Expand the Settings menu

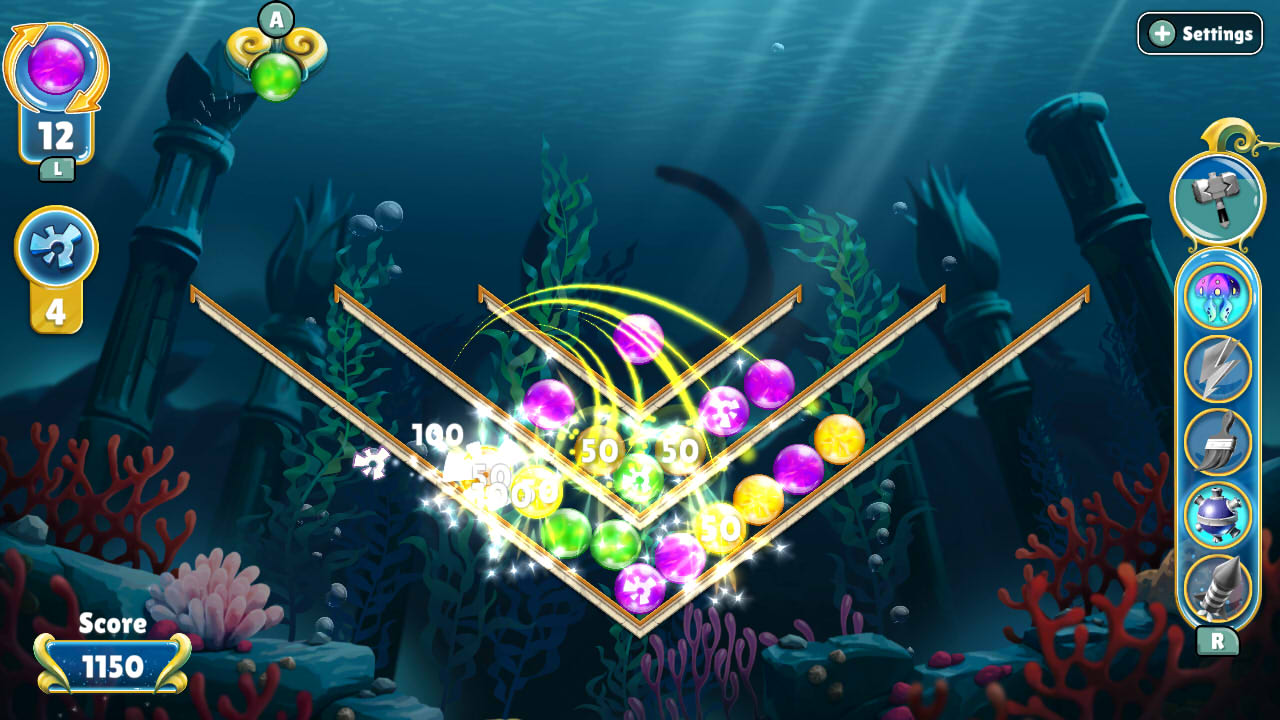pyautogui.click(x=1200, y=33)
